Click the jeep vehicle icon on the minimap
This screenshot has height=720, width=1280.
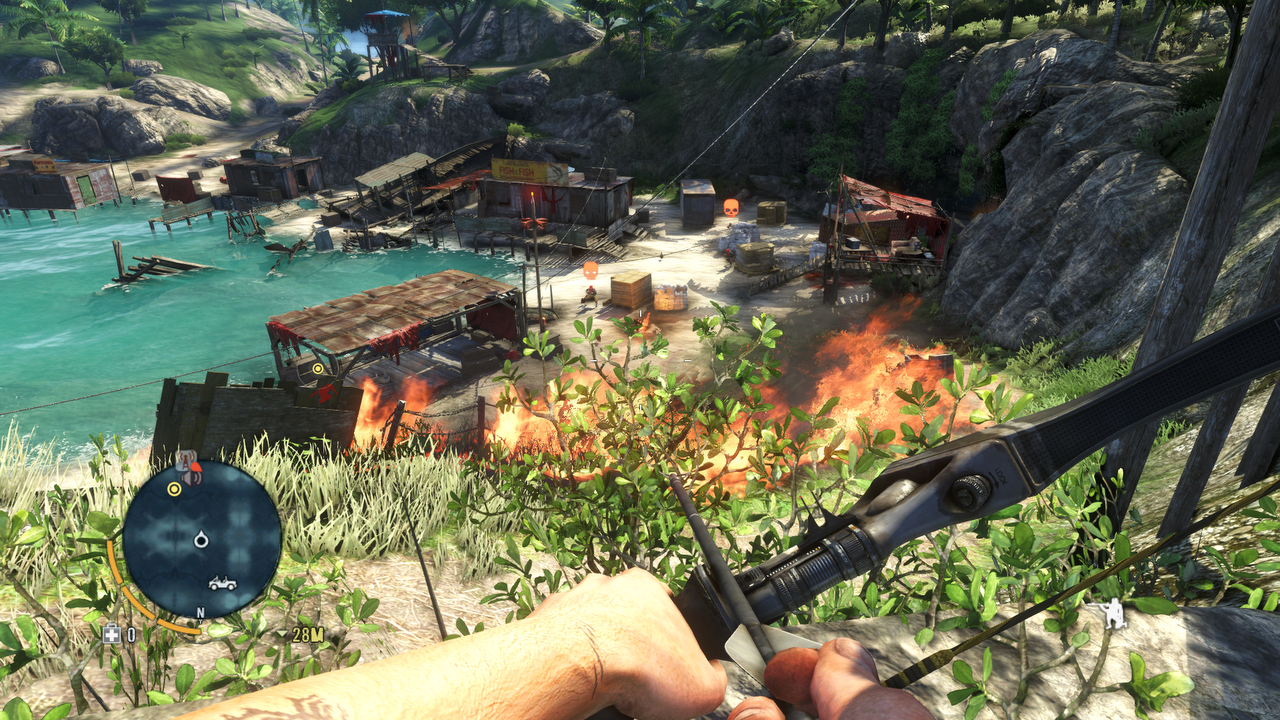click(222, 583)
